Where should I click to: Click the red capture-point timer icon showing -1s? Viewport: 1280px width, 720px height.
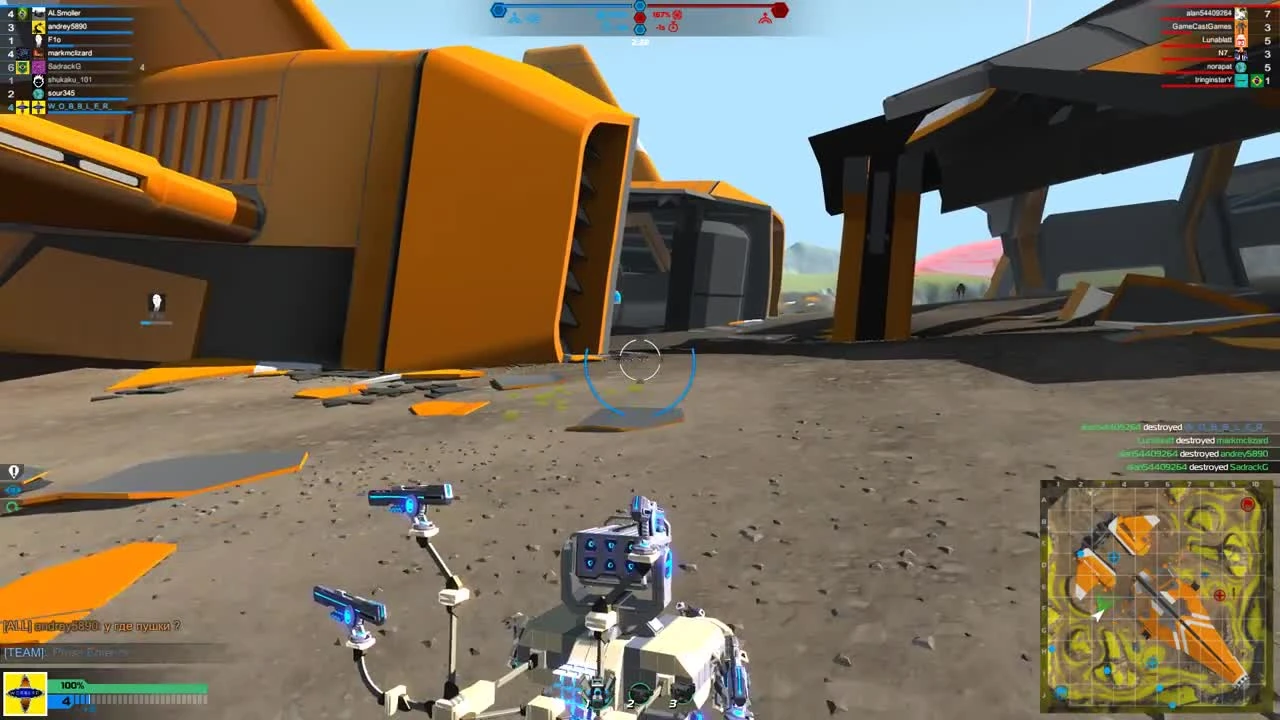674,28
